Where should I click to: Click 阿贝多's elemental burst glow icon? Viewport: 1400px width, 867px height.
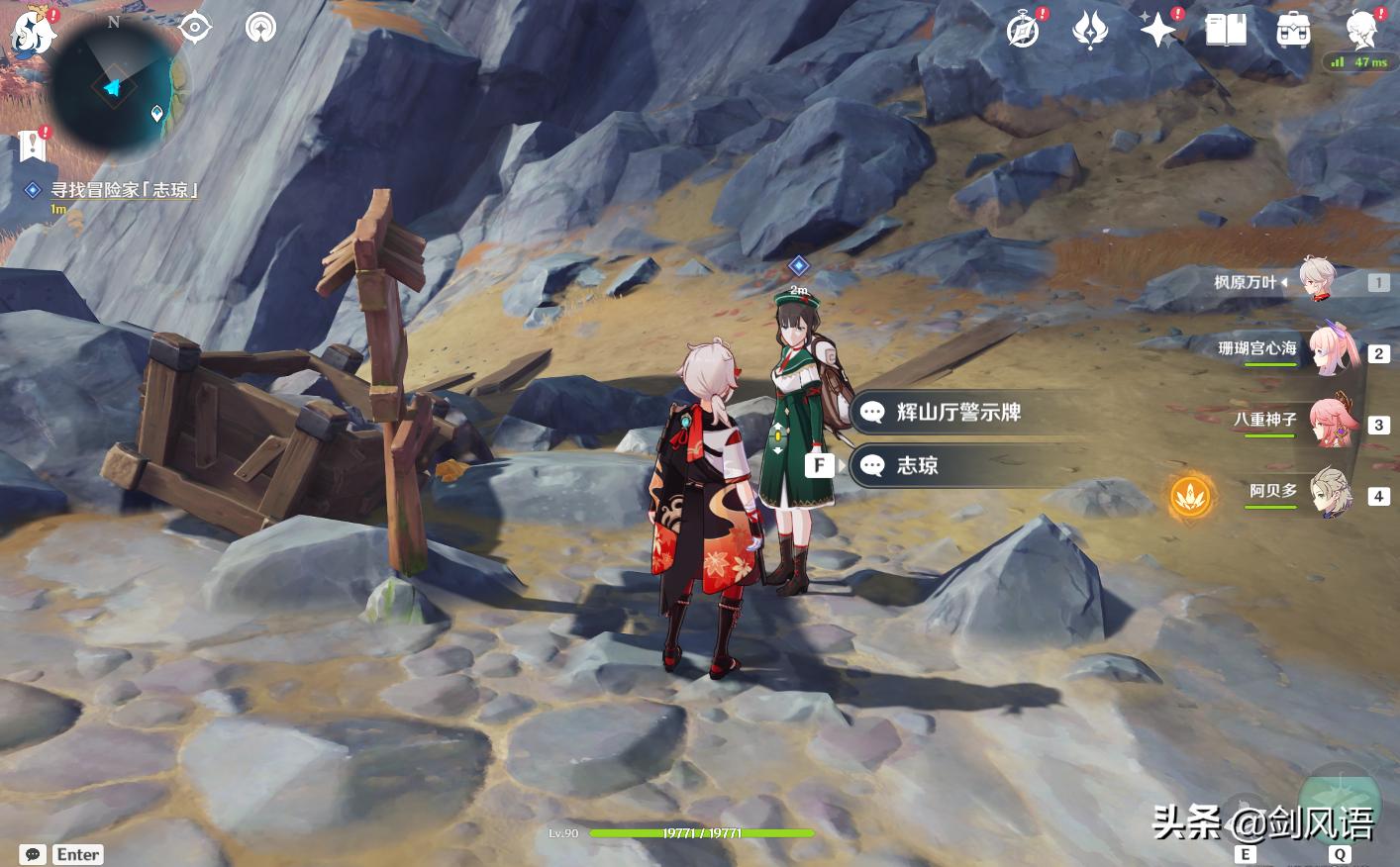pos(1192,497)
